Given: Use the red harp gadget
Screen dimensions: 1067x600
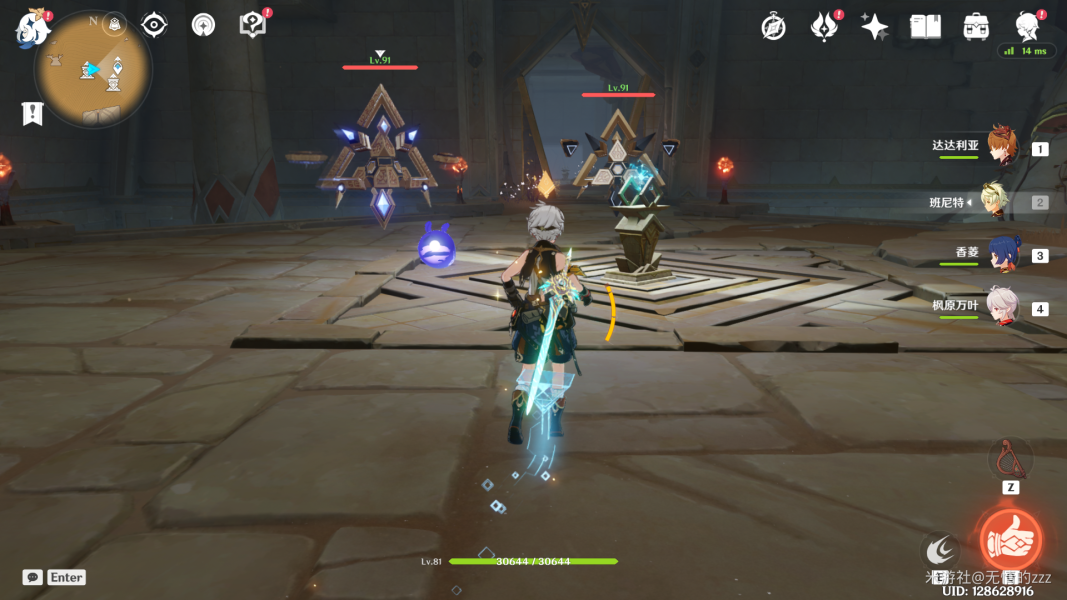Looking at the screenshot, I should point(1010,459).
